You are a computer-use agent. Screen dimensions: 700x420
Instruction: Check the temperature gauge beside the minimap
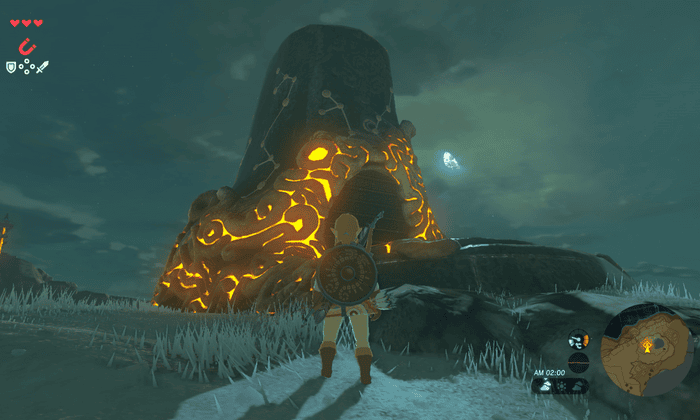[578, 340]
